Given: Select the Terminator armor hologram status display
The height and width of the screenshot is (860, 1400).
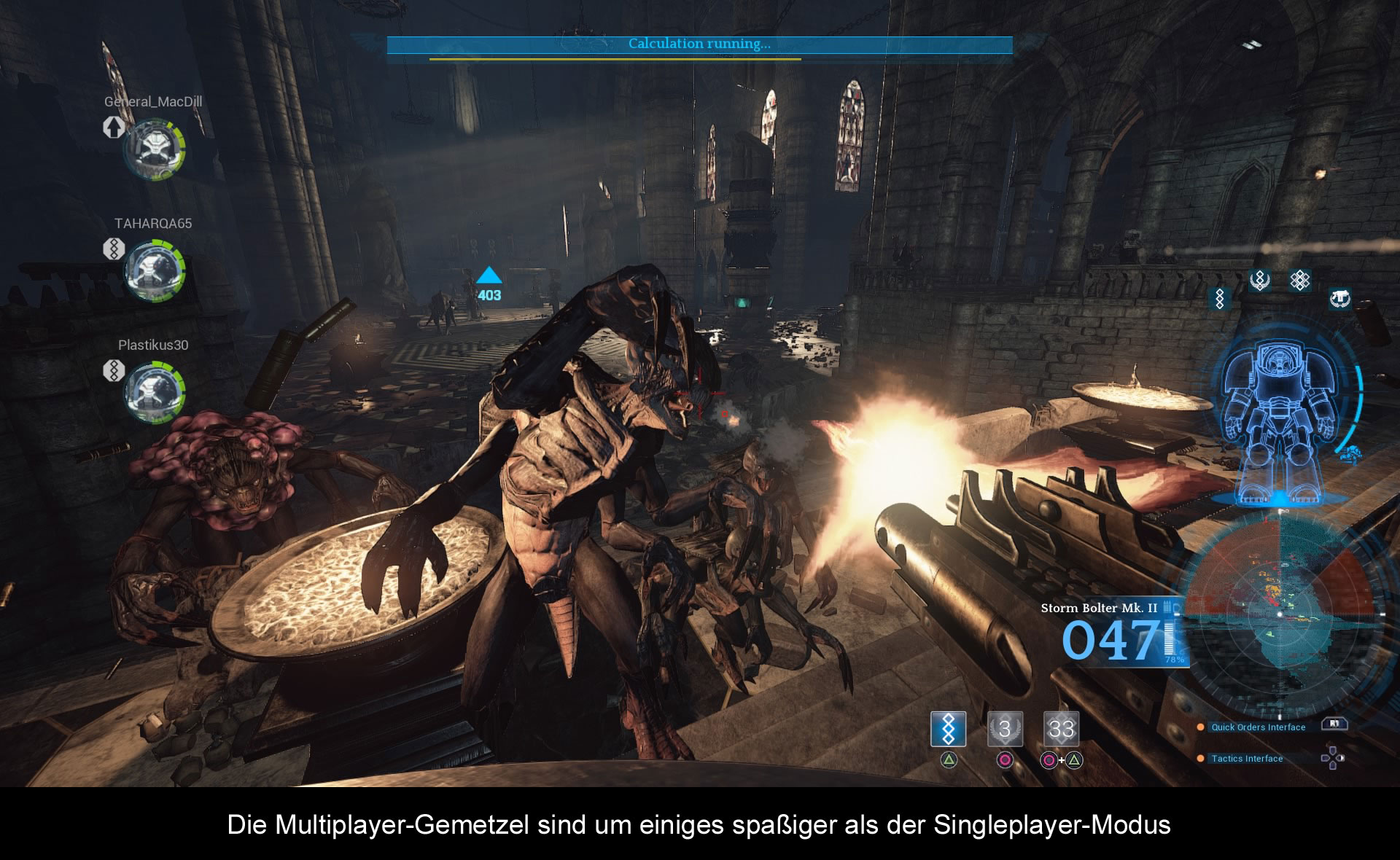Looking at the screenshot, I should pos(1280,423).
